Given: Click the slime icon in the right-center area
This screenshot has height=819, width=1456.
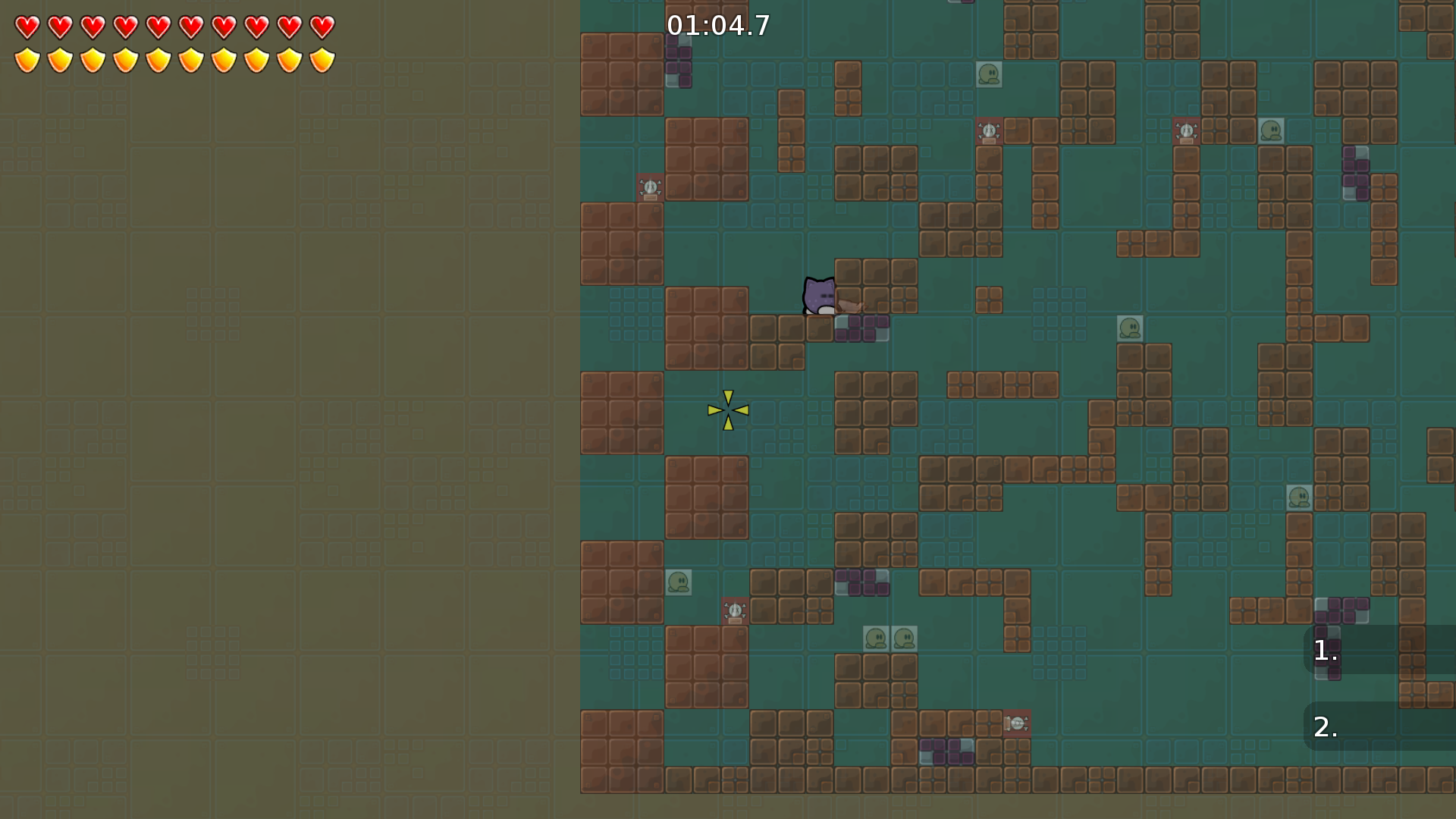Looking at the screenshot, I should click(x=1130, y=326).
